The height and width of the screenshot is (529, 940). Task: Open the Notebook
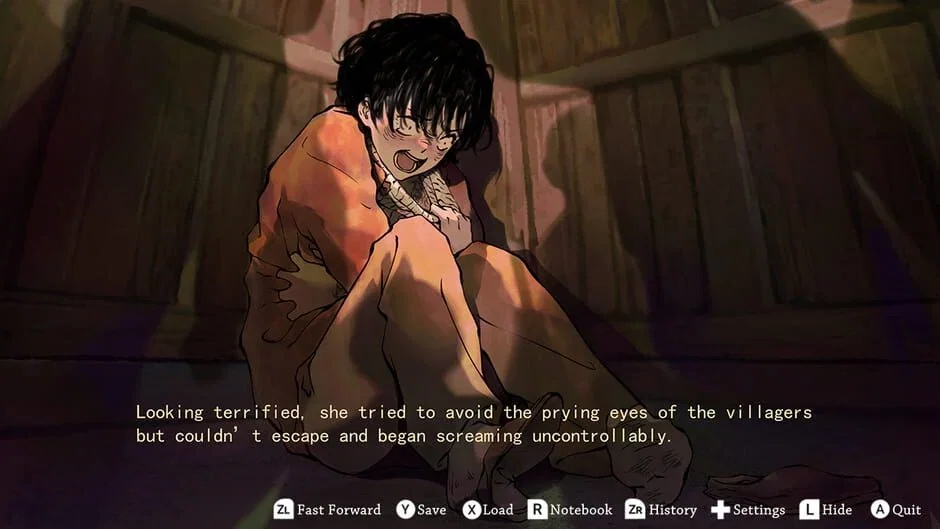pos(570,510)
